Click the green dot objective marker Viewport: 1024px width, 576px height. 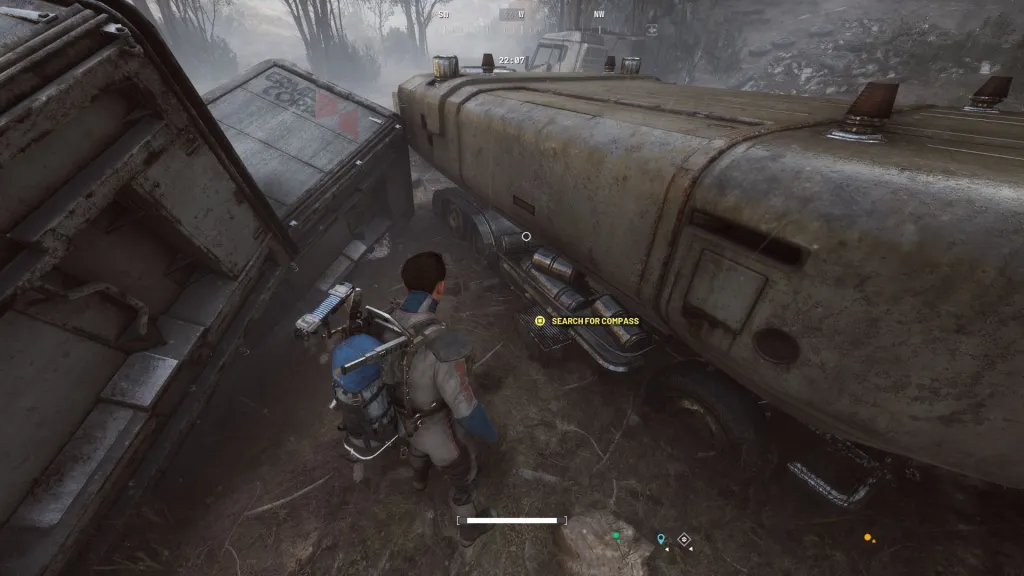click(616, 536)
